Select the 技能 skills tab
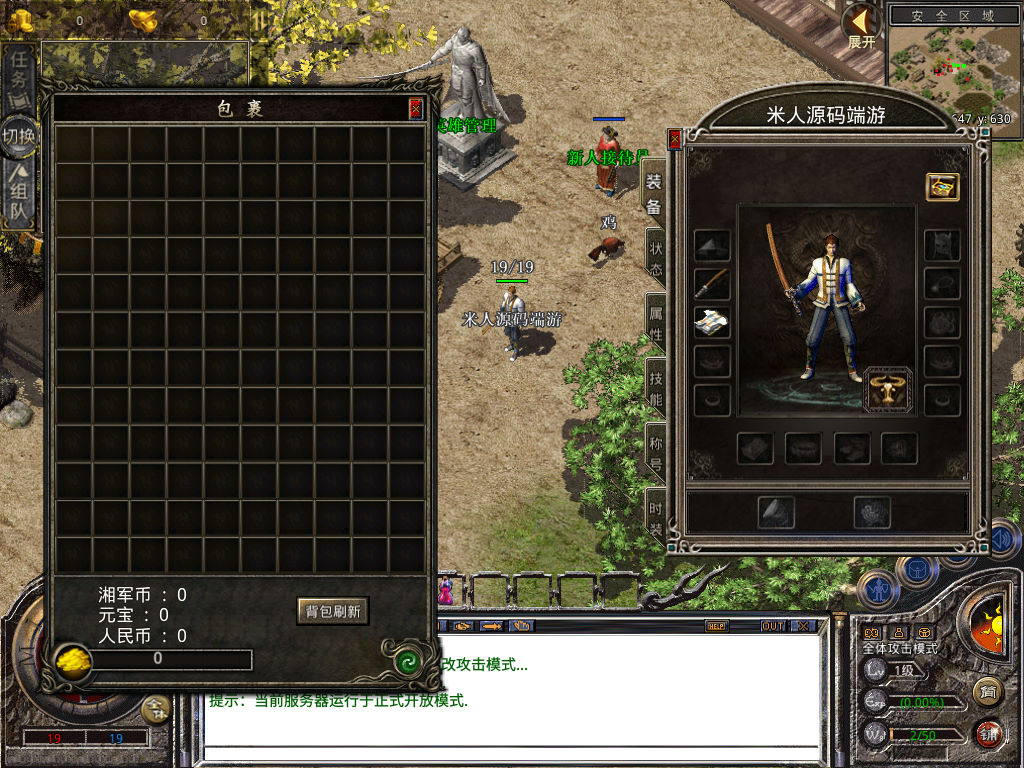Screen dimensions: 1024x768 pyautogui.click(x=656, y=387)
